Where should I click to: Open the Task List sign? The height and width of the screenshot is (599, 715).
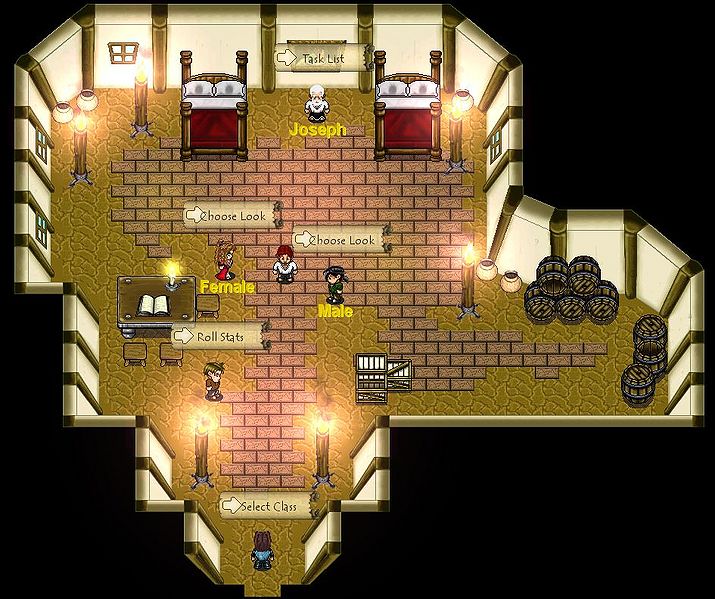pos(322,59)
